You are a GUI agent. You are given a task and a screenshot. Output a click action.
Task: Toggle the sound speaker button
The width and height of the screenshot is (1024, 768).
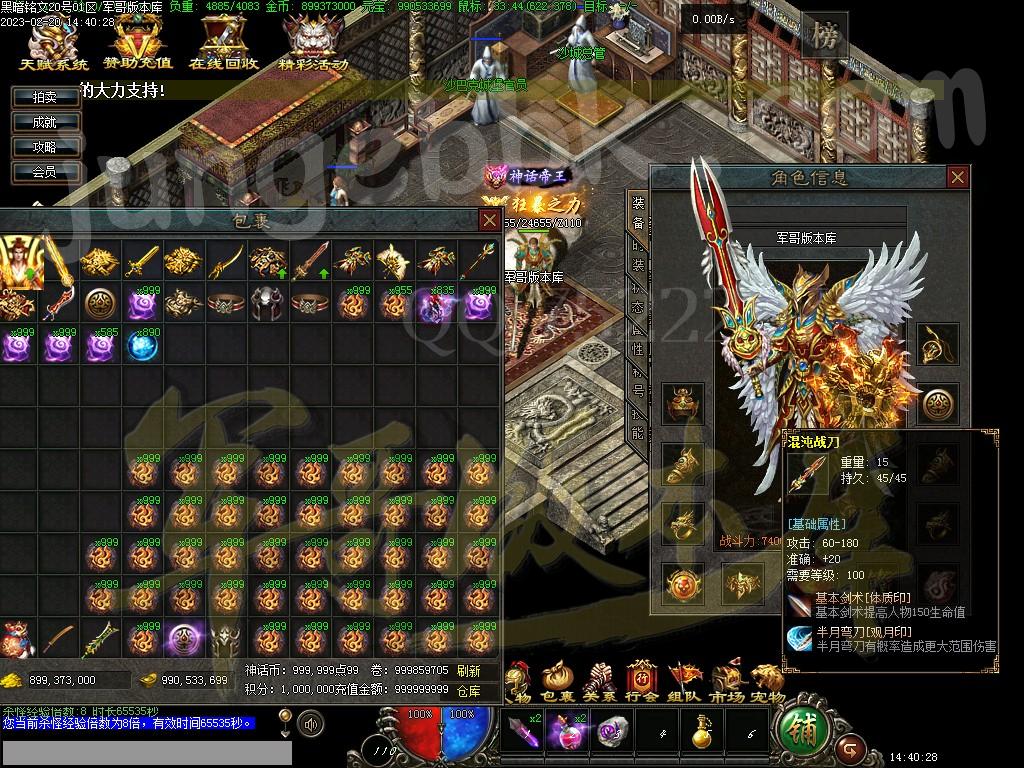[x=311, y=722]
